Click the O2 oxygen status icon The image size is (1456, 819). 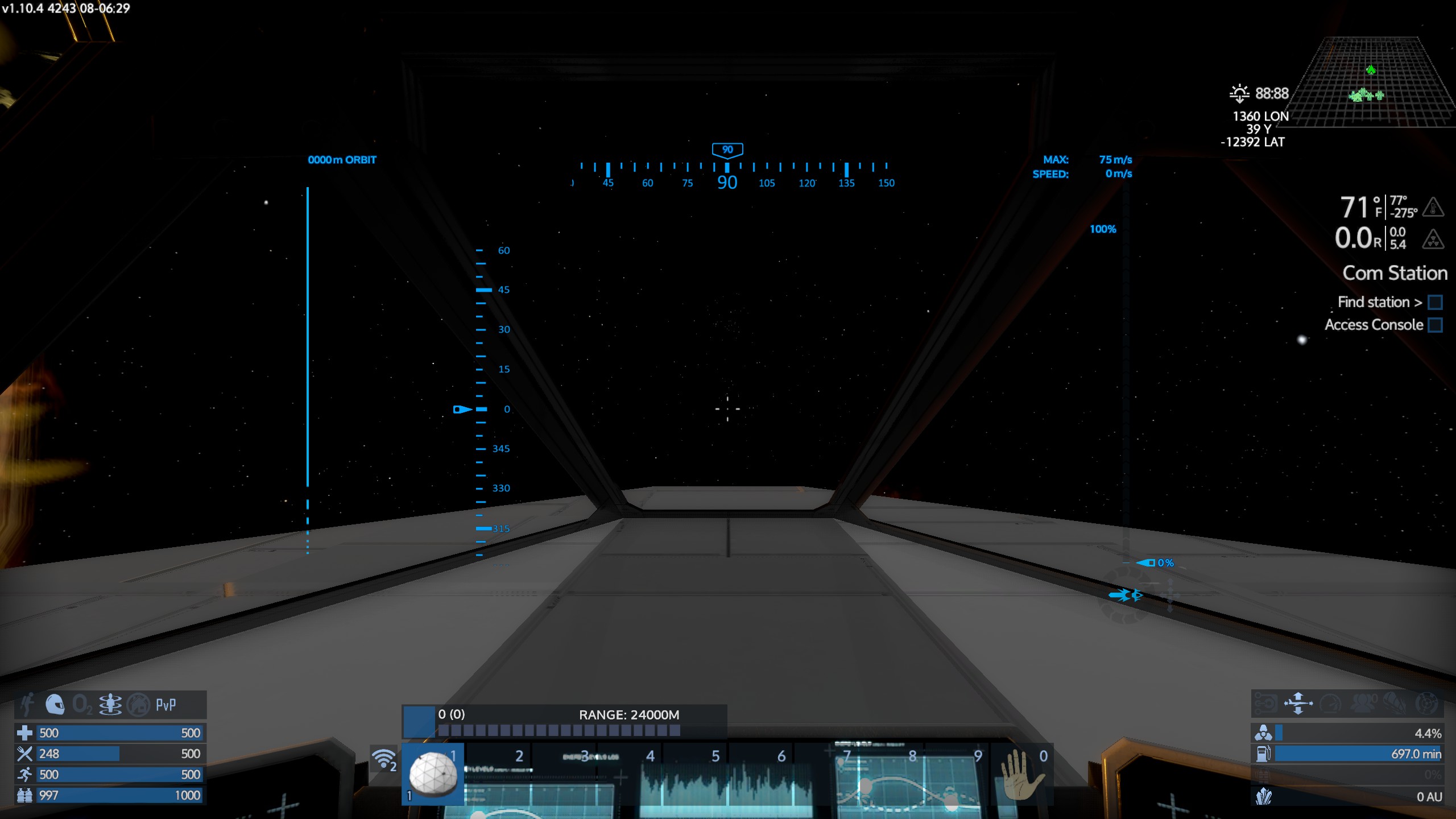(x=82, y=705)
